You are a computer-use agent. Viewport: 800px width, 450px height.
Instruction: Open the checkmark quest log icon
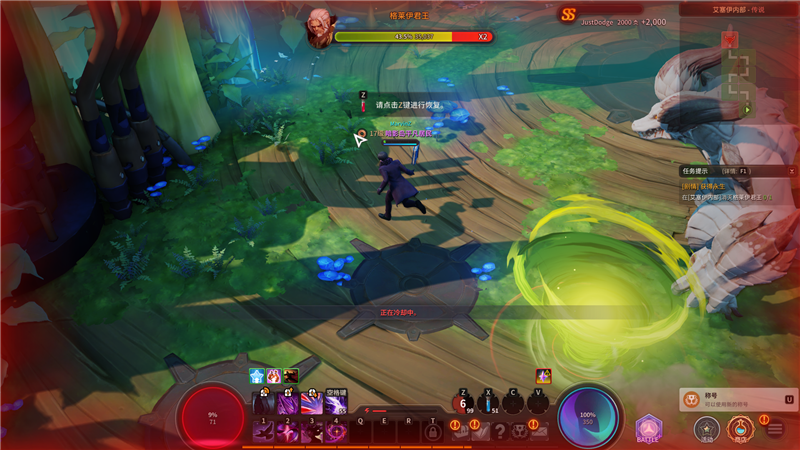pyautogui.click(x=481, y=431)
